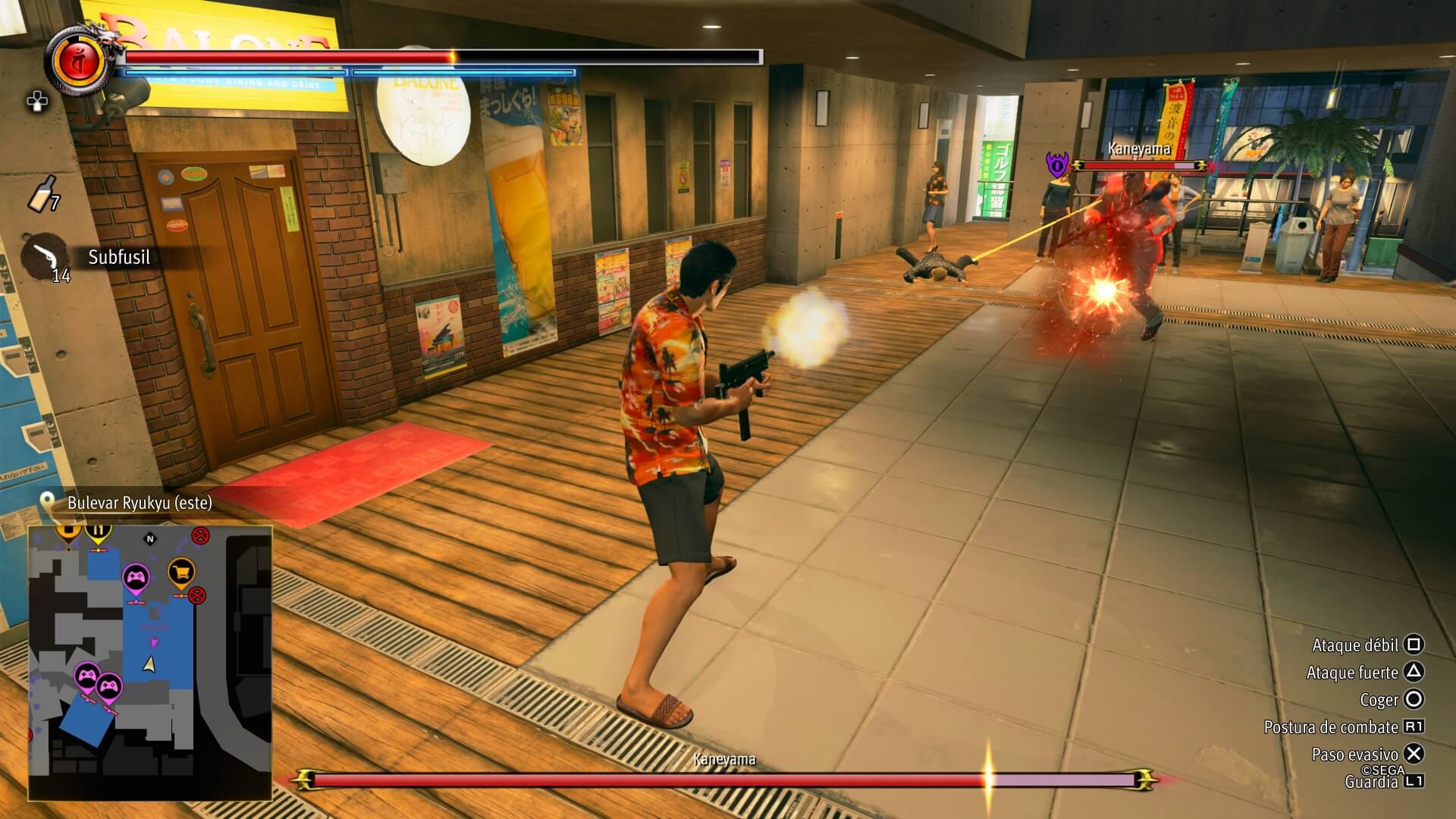
Task: Select the player arrow on the minimap
Action: pos(149,665)
